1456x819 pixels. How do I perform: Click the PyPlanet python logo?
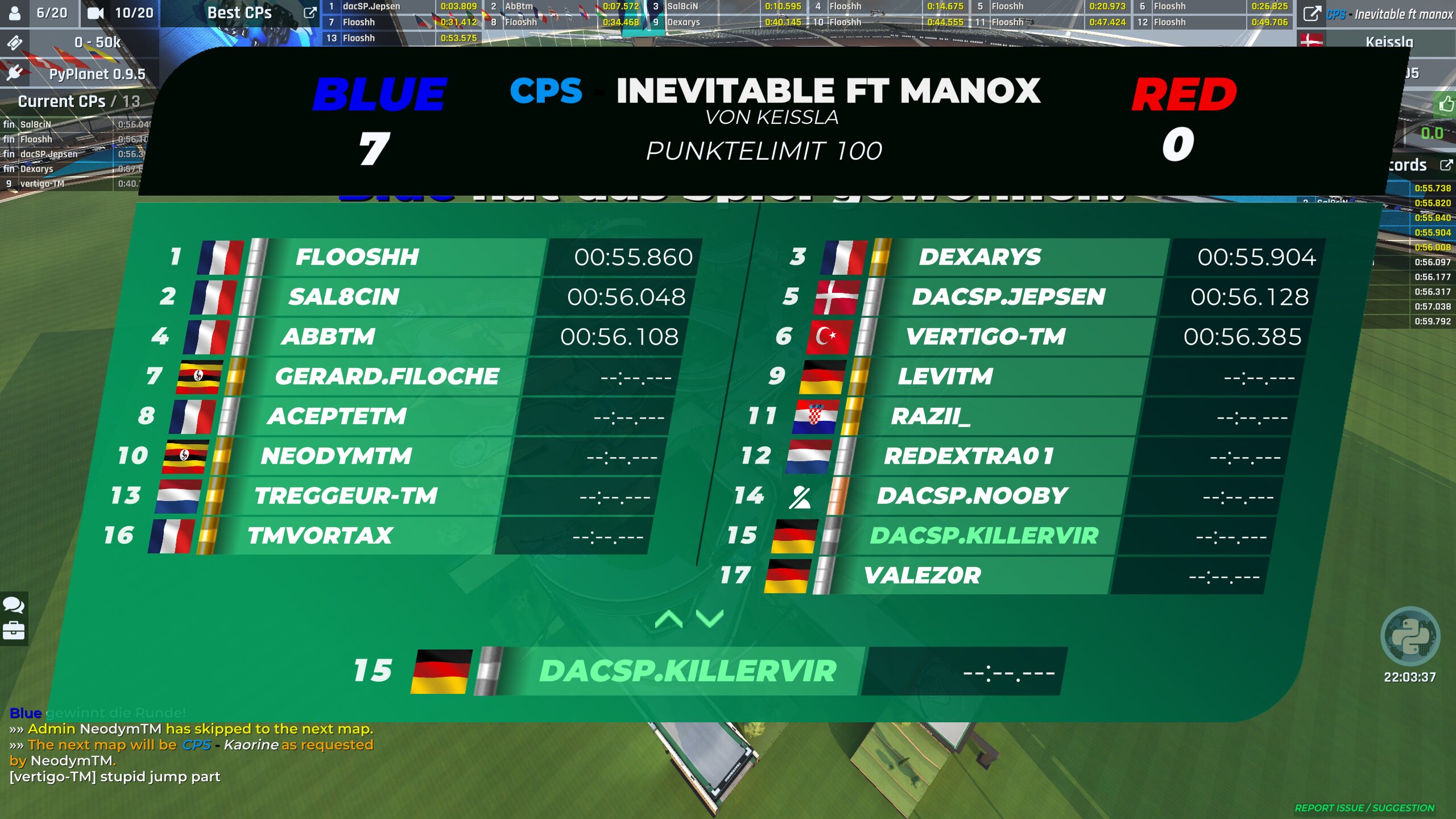(x=1410, y=637)
